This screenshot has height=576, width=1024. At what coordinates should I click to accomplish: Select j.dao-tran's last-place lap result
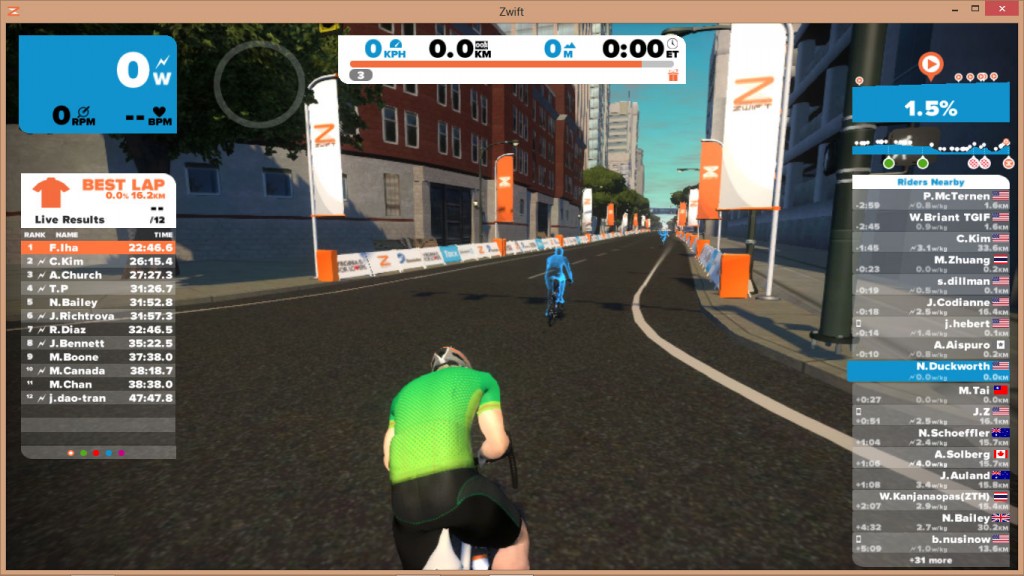tap(98, 398)
